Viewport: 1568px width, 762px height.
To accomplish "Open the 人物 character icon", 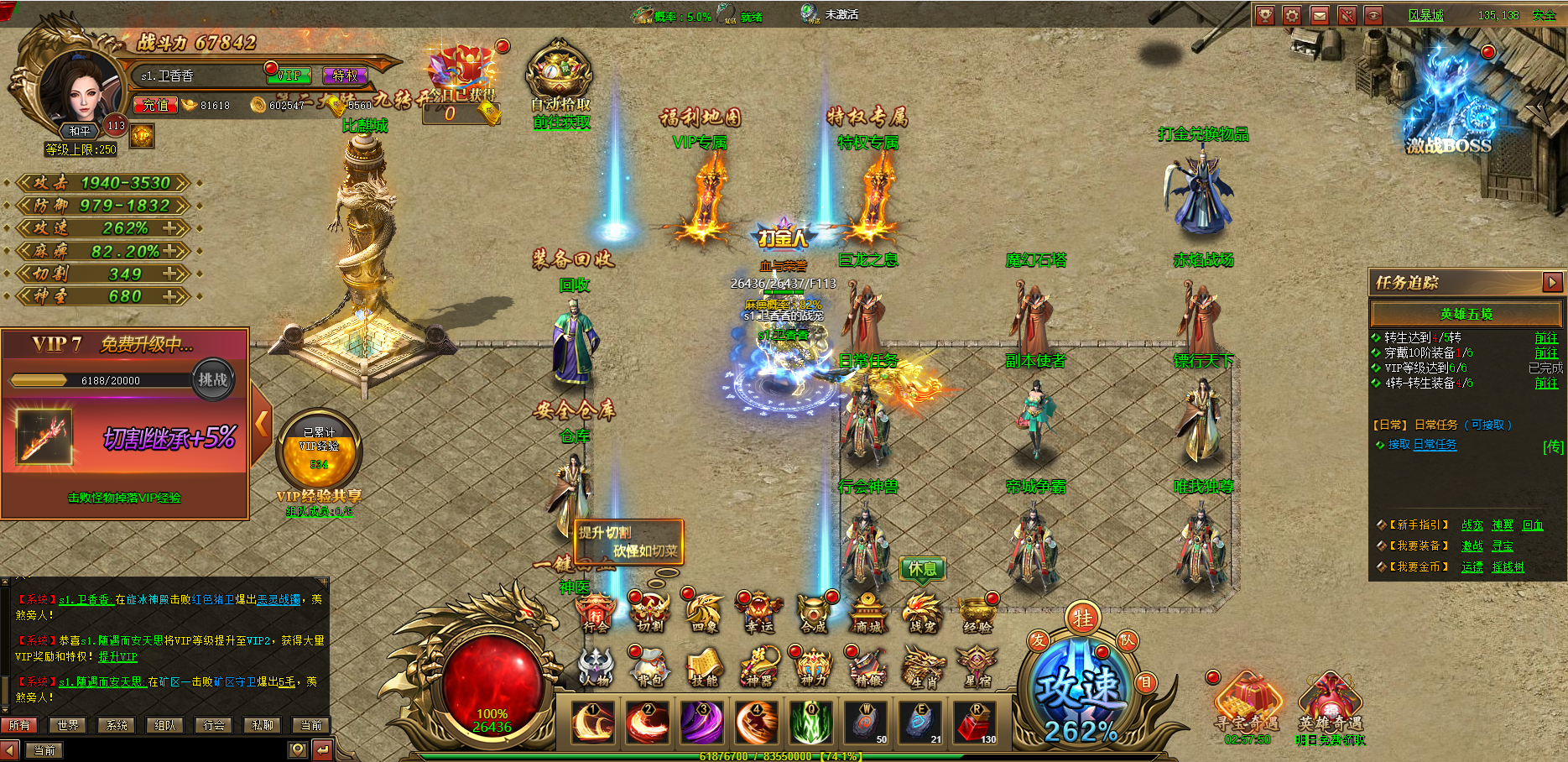I will pos(595,668).
